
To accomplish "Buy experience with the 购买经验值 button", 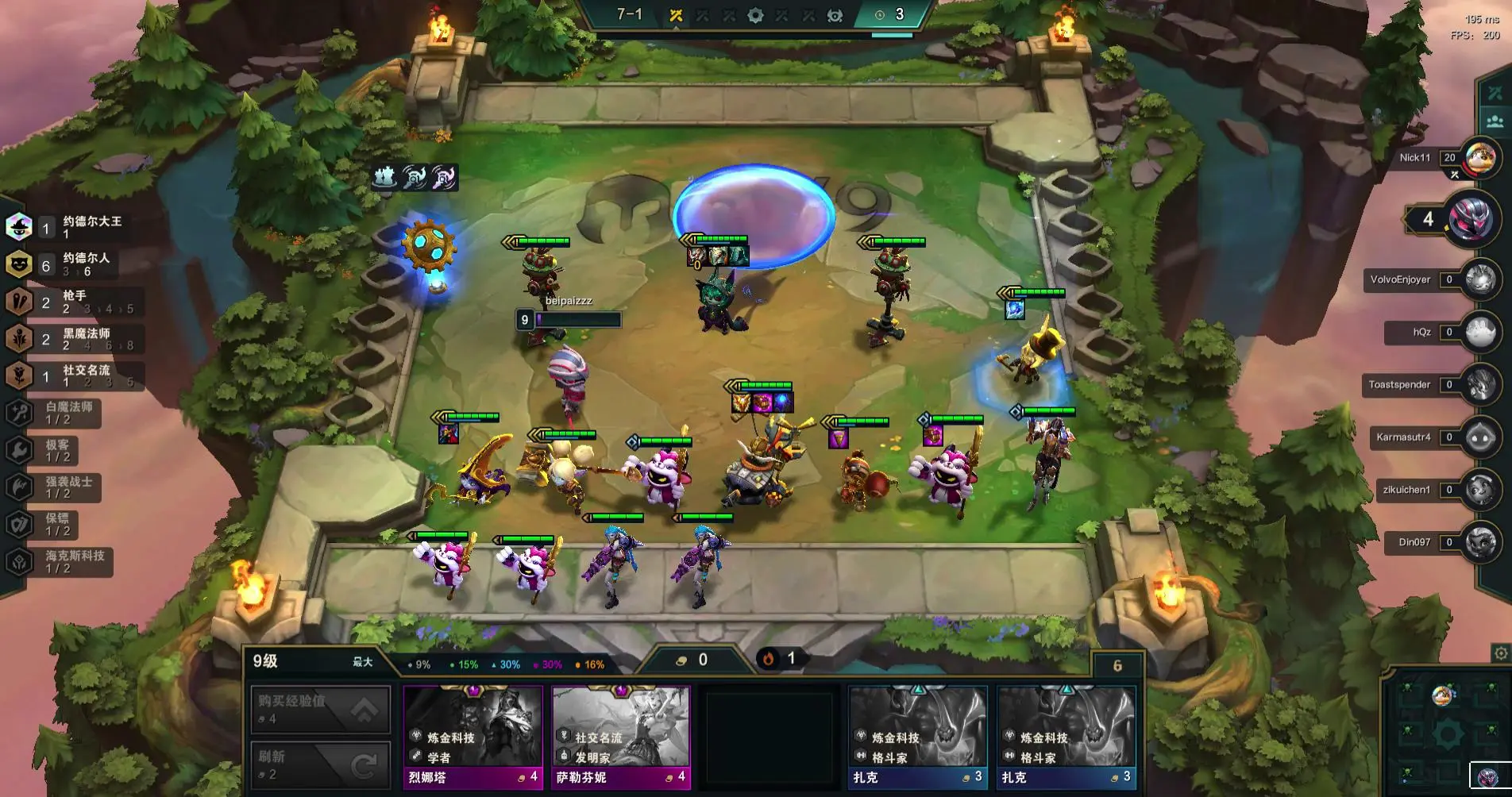I will [x=321, y=708].
